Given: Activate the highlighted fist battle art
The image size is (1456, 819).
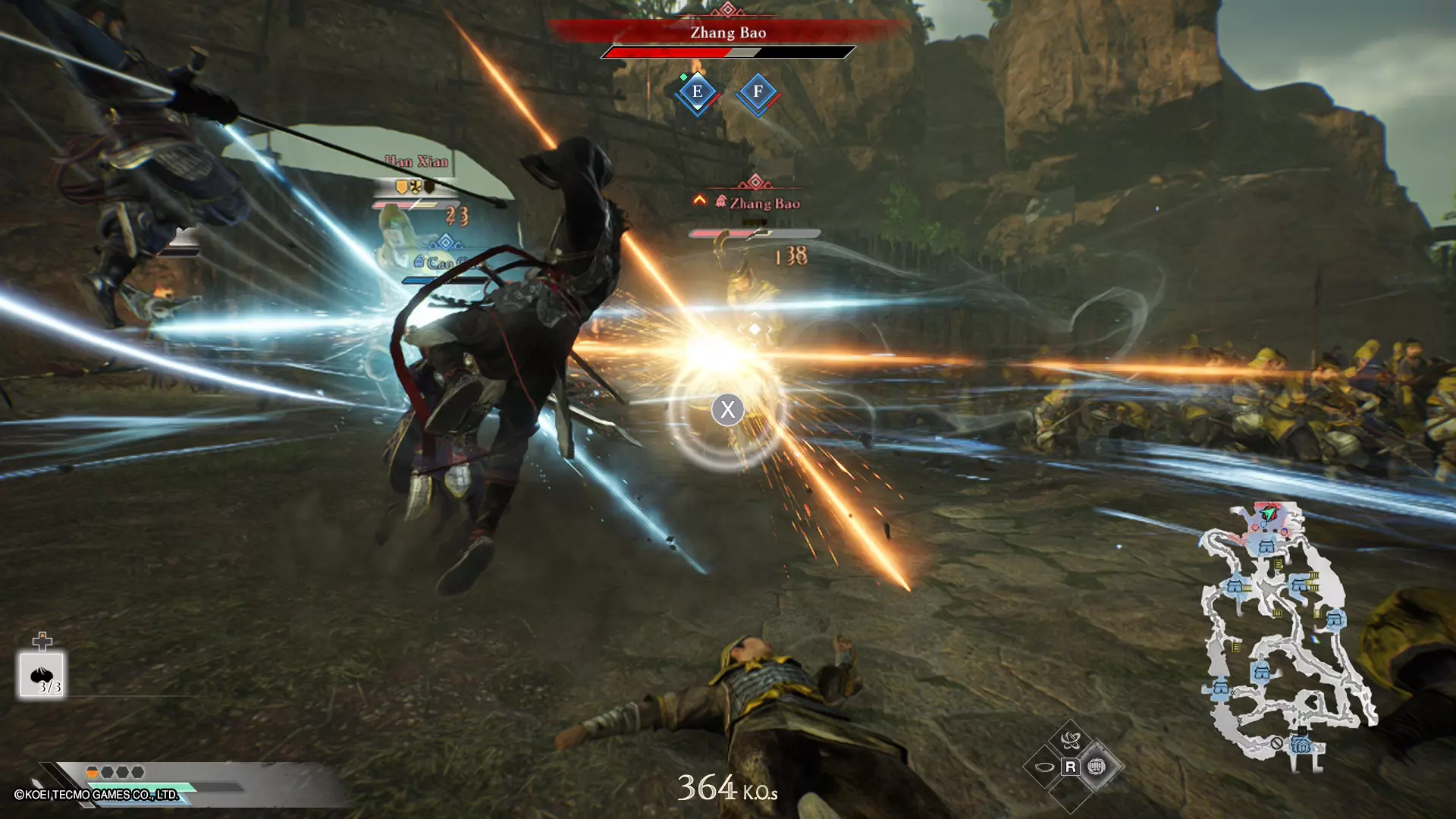Looking at the screenshot, I should coord(1096,767).
